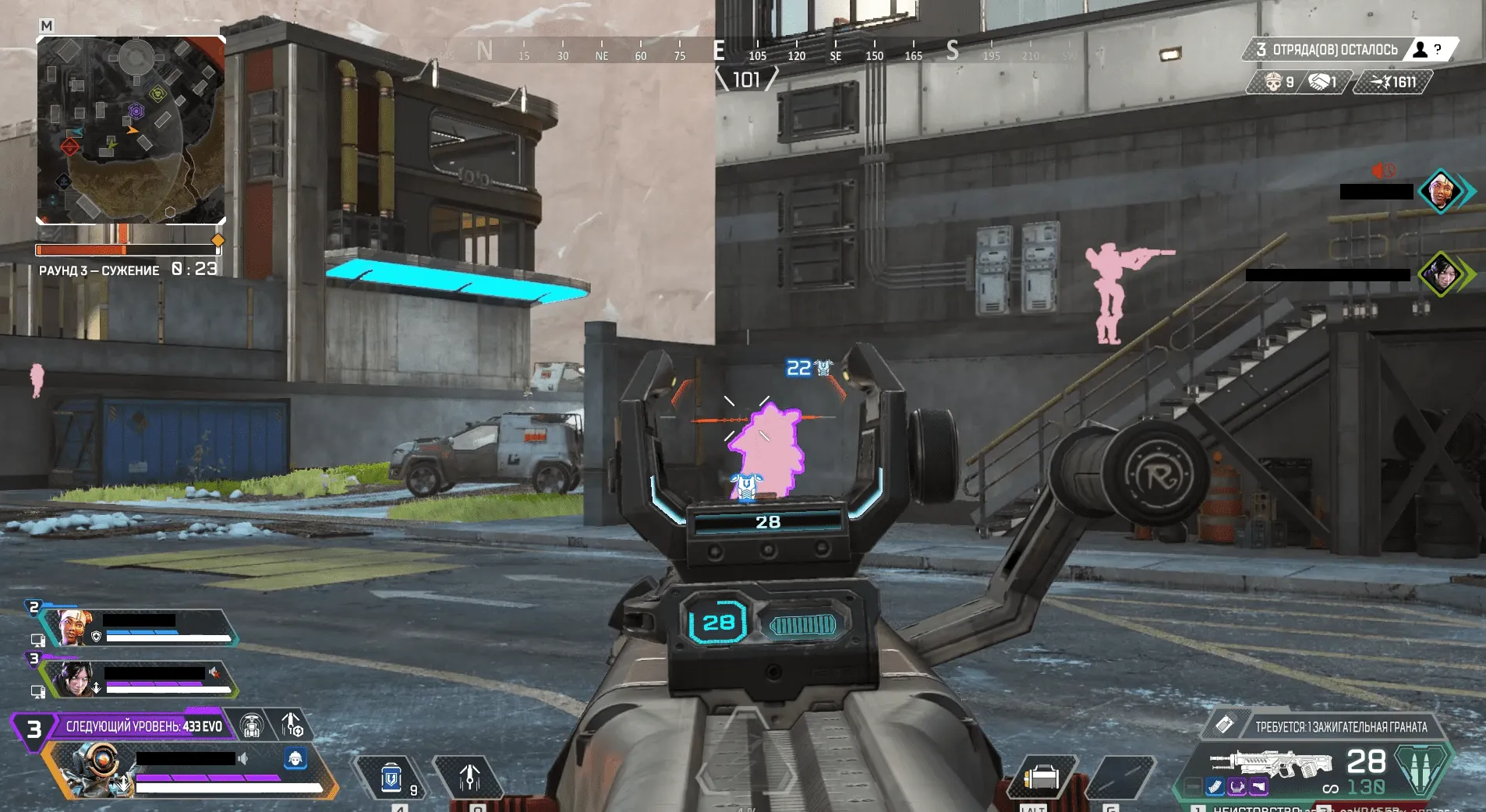
Task: Click the purple optic sight attachment
Action: [x=1237, y=787]
